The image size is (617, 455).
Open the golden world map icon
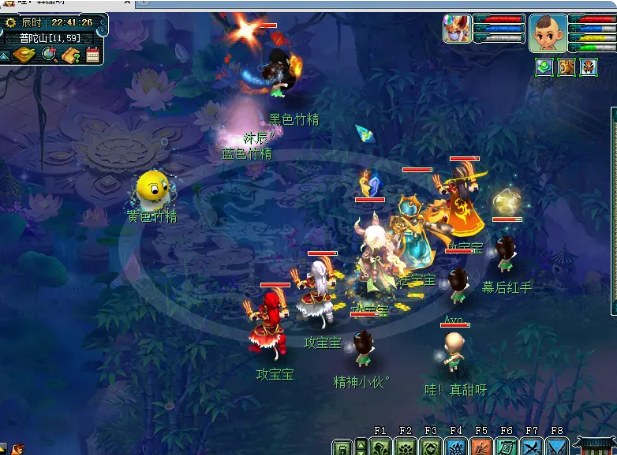[24, 55]
